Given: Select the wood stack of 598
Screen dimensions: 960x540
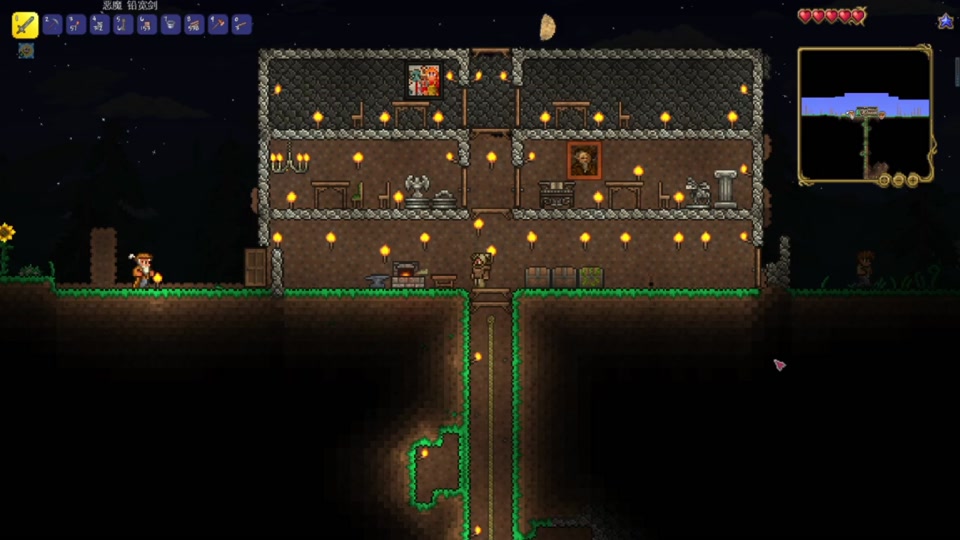Looking at the screenshot, I should pos(194,25).
